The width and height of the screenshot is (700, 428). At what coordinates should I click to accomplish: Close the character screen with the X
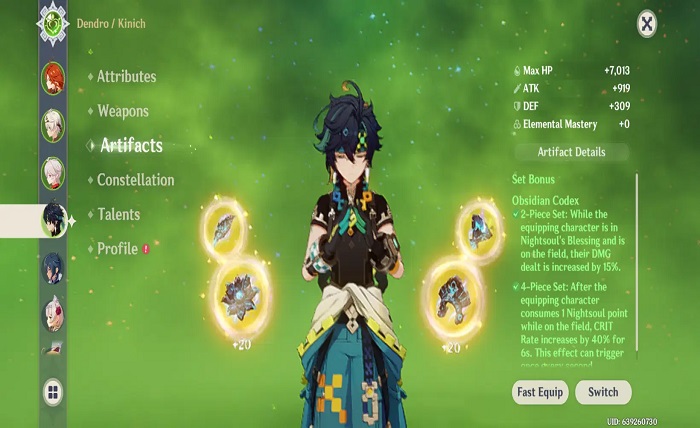647,22
